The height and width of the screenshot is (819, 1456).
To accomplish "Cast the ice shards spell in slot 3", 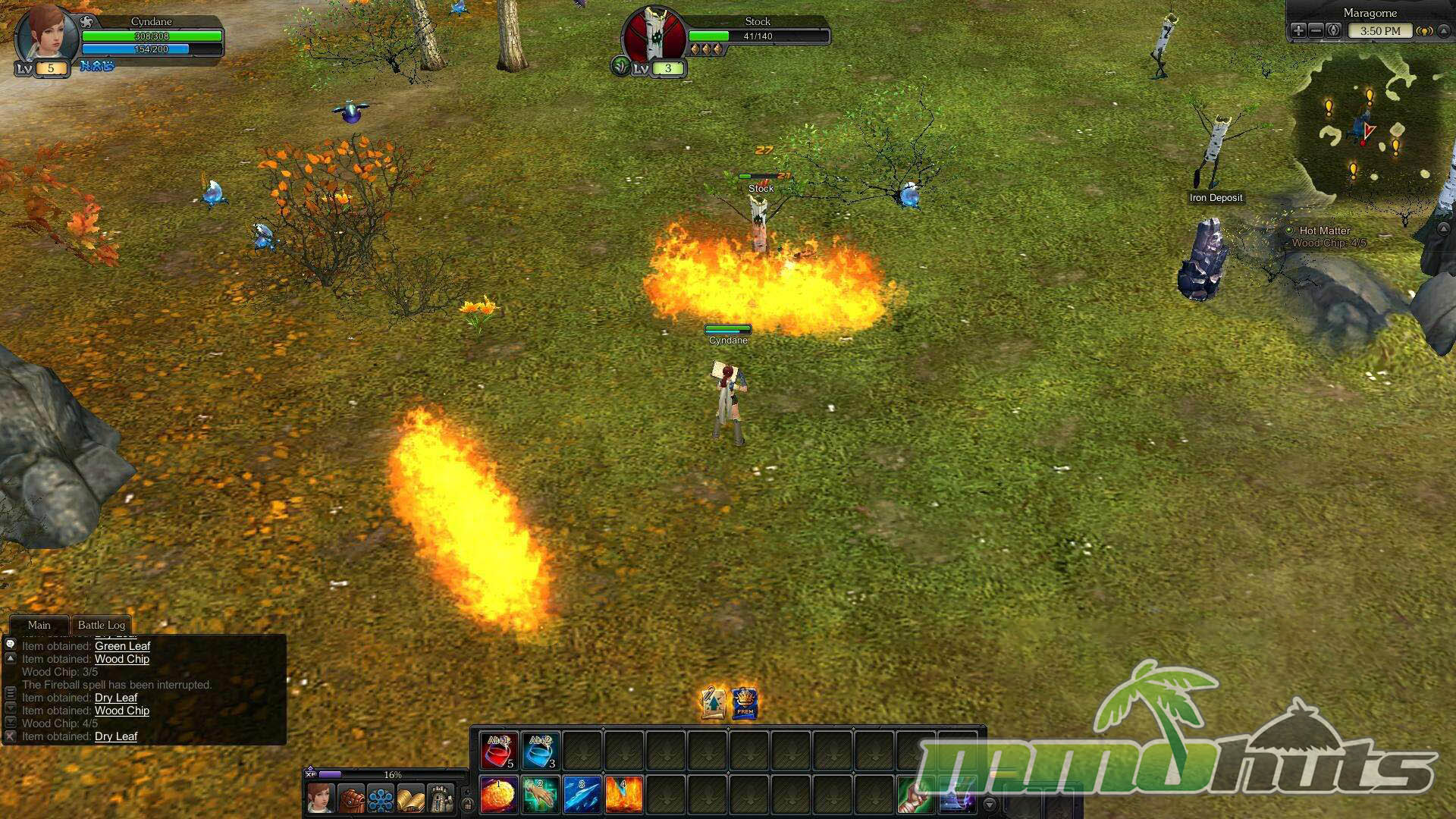I will pos(582,795).
